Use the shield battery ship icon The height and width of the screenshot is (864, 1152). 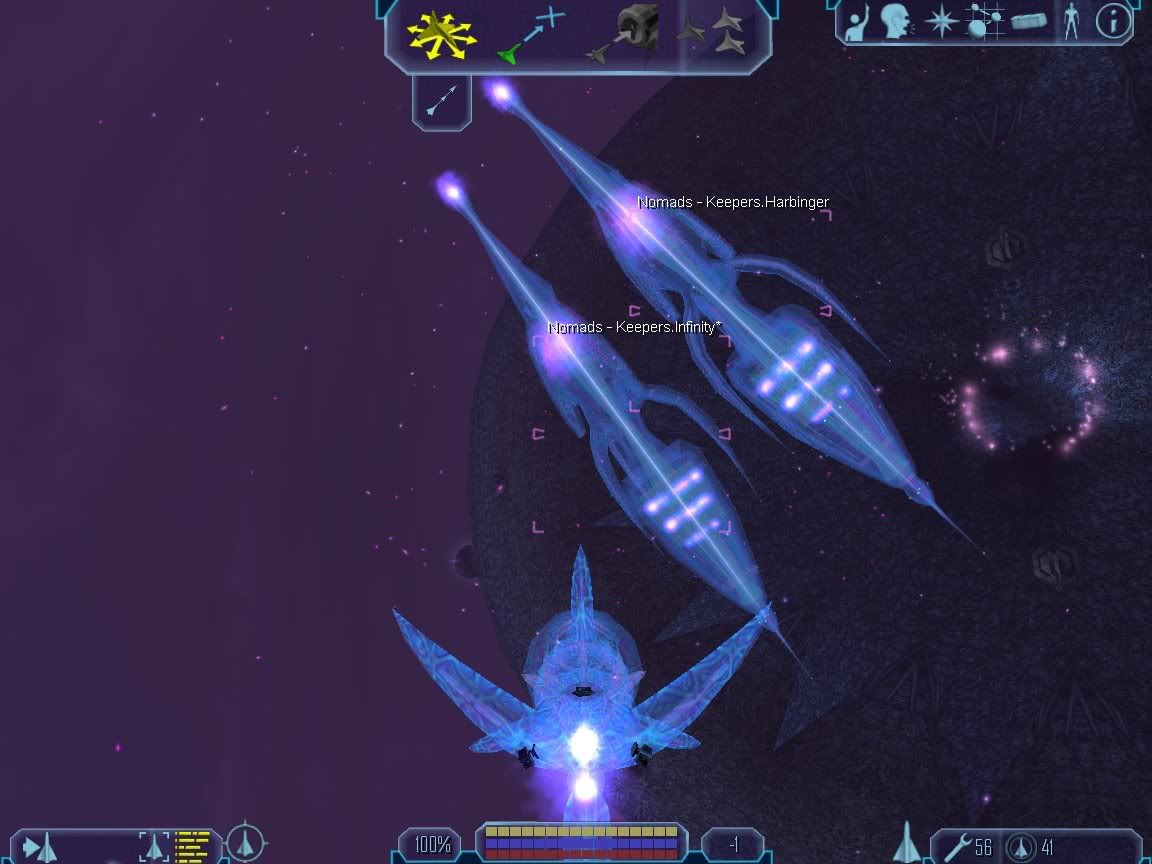[1019, 847]
